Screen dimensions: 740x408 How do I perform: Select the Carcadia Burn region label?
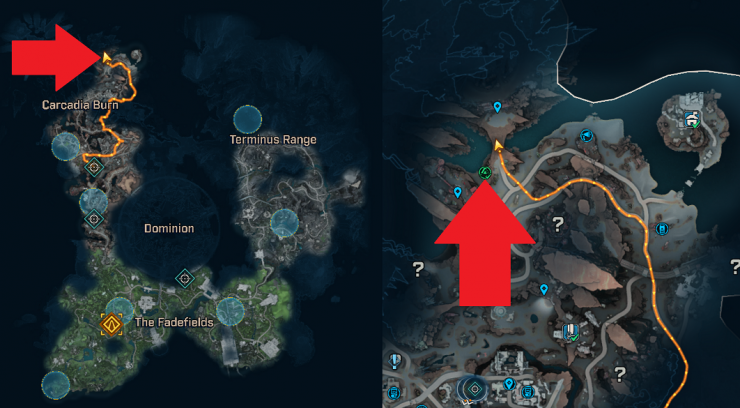(80, 104)
